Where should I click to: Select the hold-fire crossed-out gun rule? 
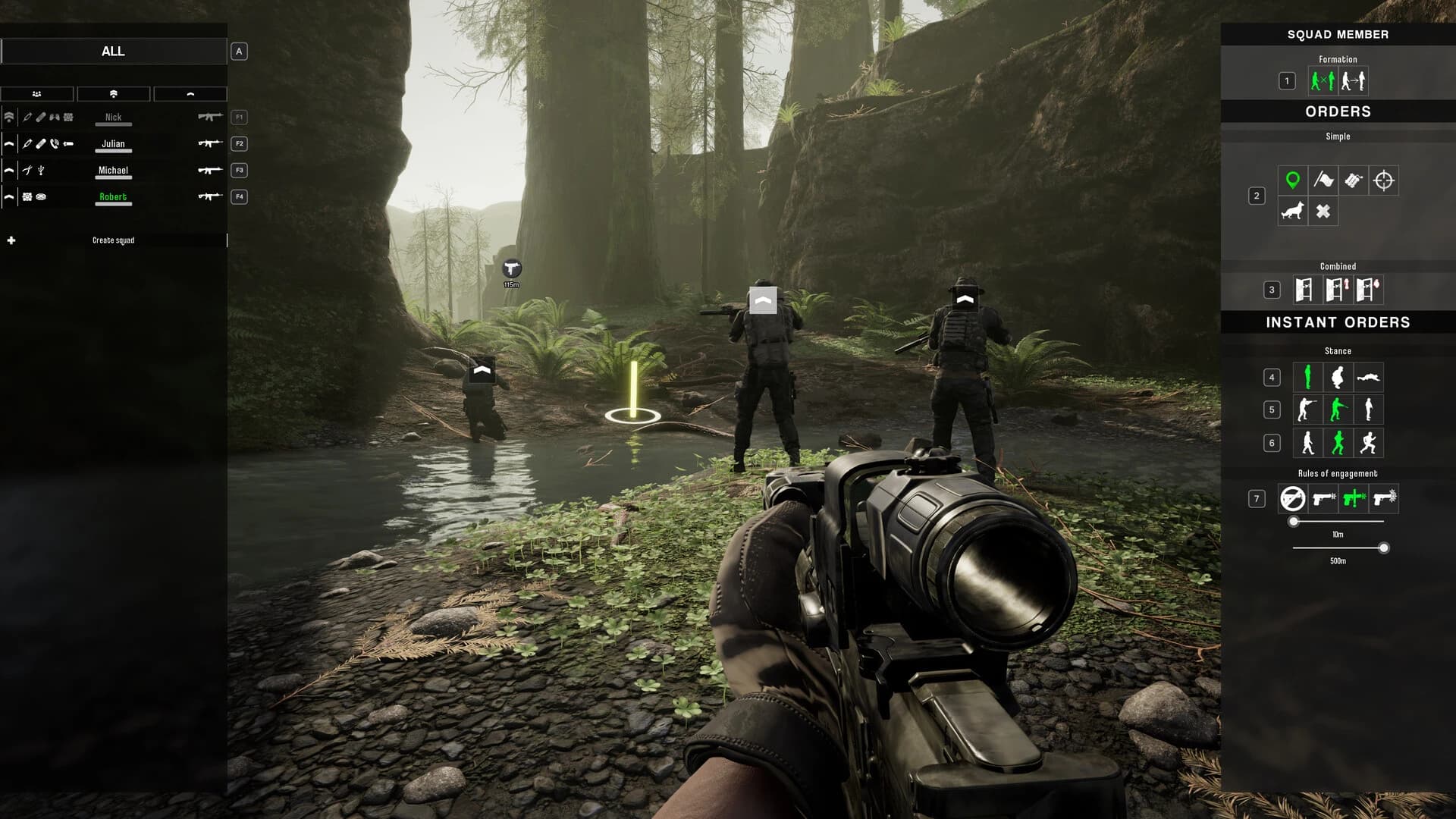[x=1292, y=499]
